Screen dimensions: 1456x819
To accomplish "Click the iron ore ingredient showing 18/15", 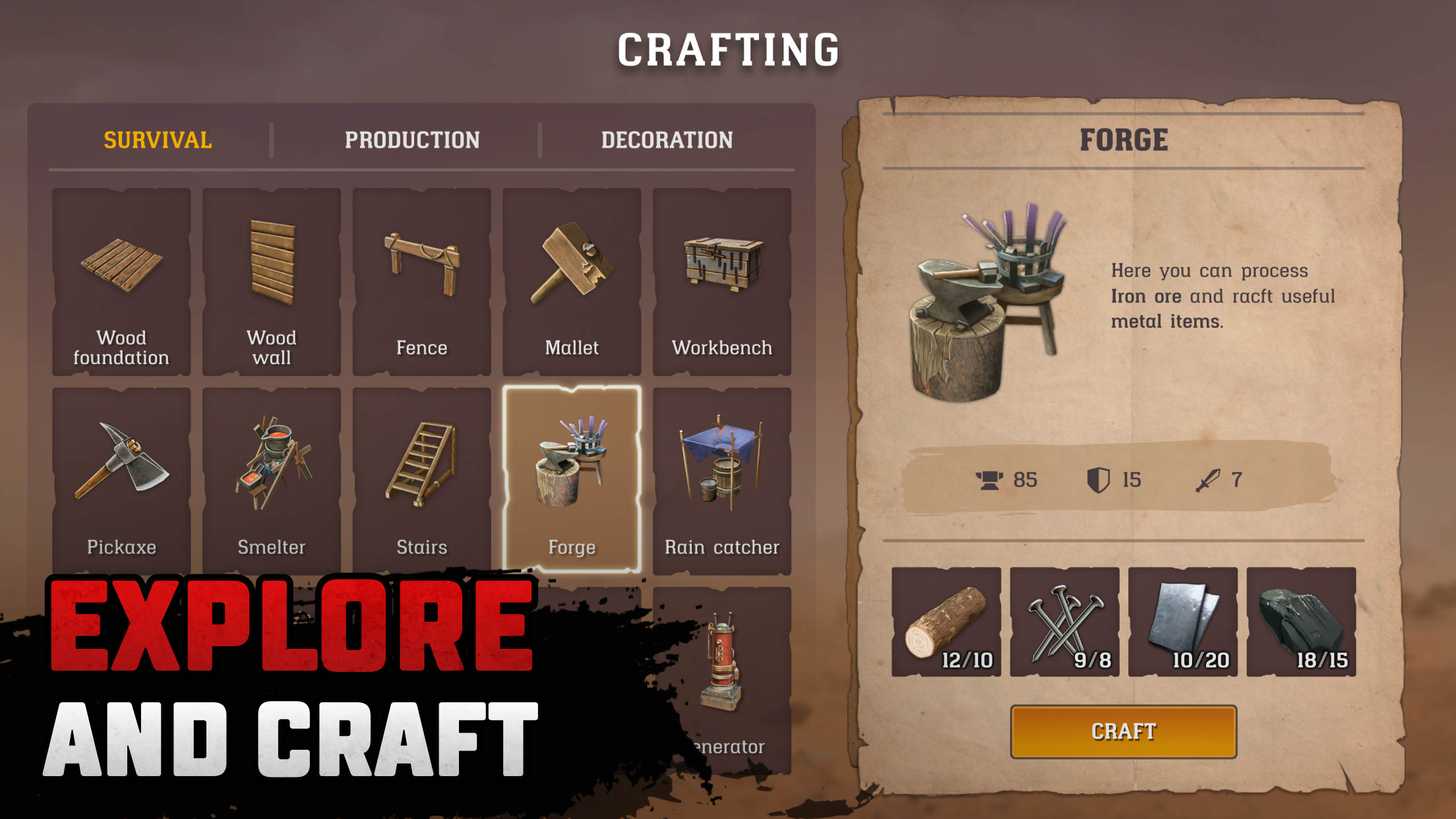I will (x=1300, y=624).
